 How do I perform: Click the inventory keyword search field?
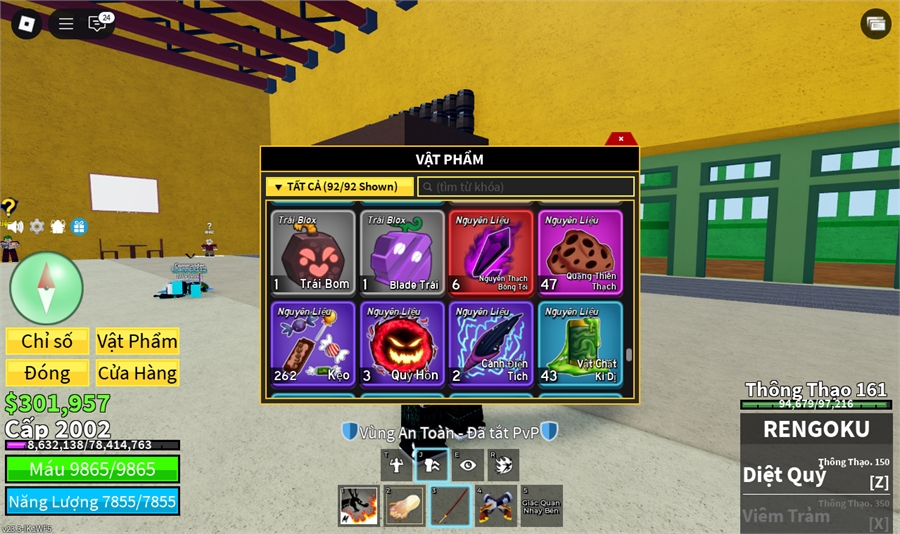click(526, 187)
